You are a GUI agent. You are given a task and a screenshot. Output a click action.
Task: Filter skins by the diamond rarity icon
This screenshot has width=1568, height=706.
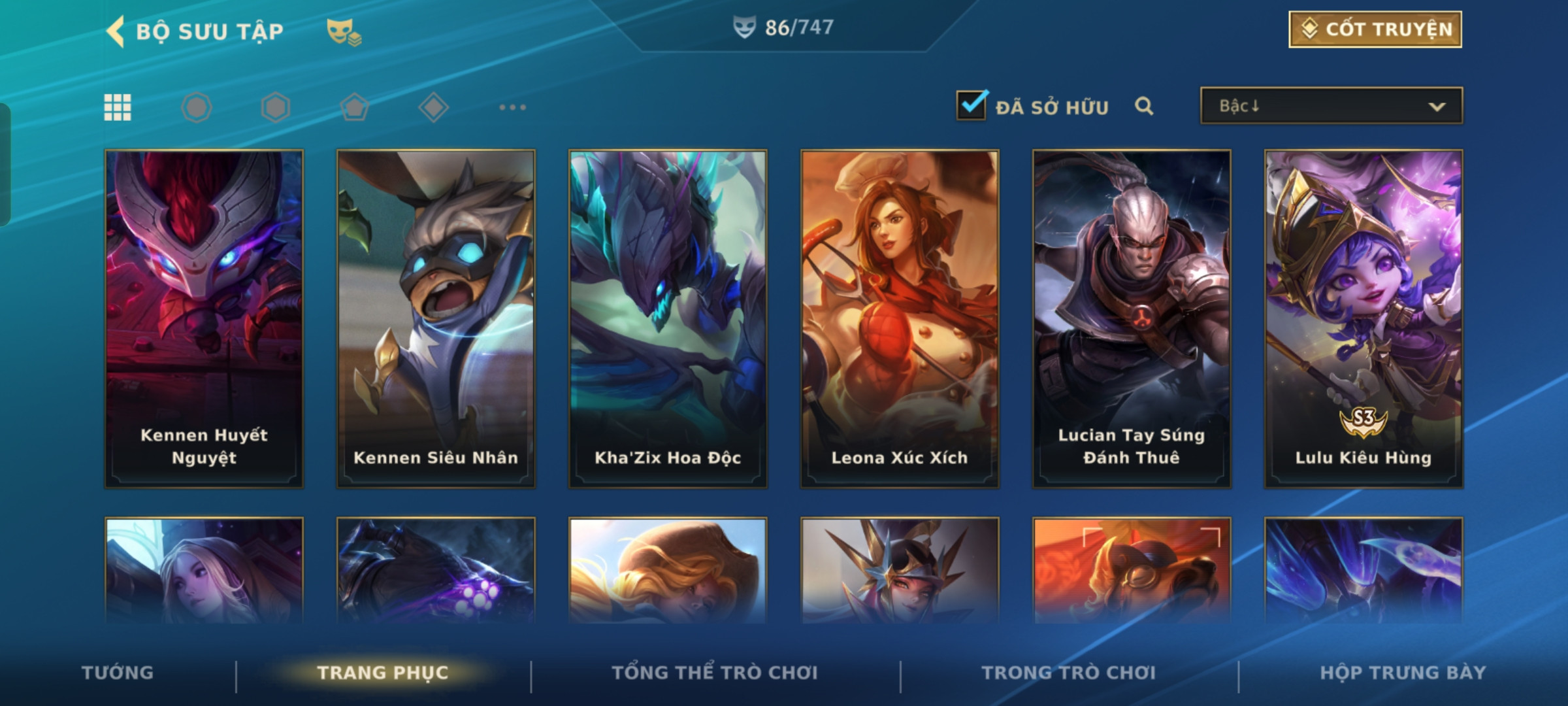point(433,107)
